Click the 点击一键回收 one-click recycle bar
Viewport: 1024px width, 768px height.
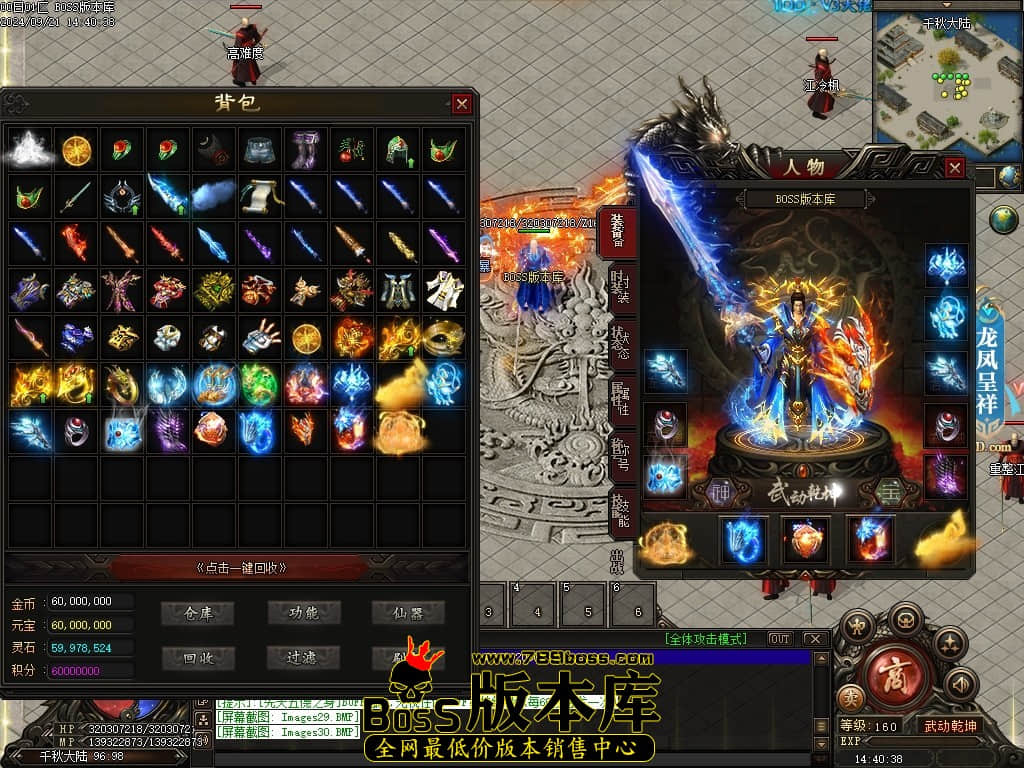point(241,568)
